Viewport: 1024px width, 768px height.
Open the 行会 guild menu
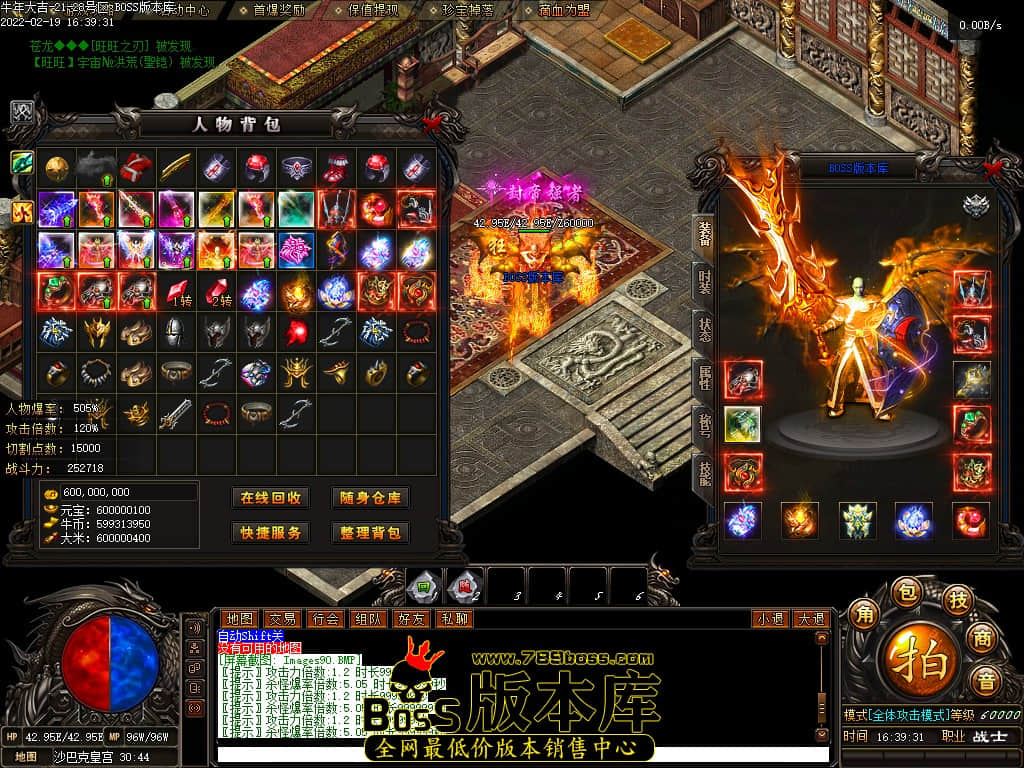pos(325,619)
